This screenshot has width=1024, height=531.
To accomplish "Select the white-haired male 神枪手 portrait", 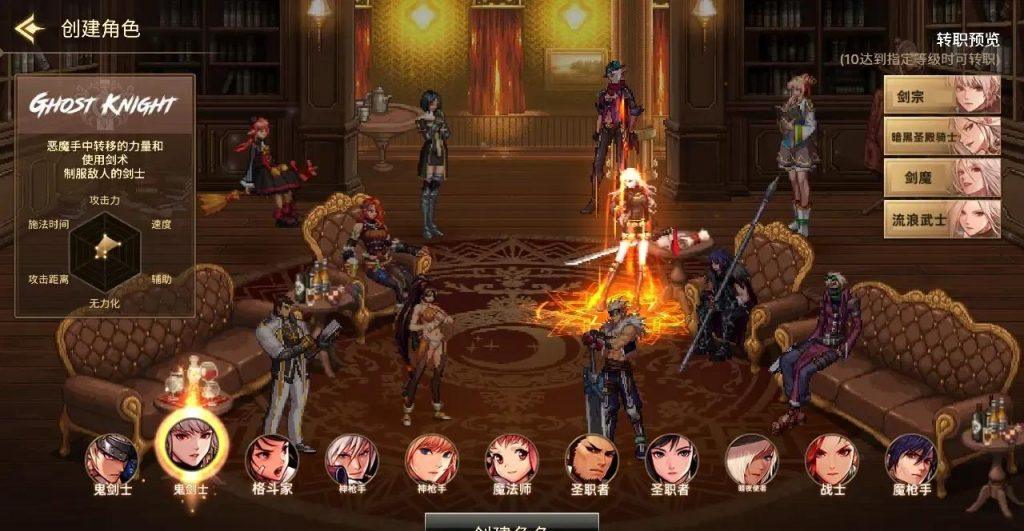I will pyautogui.click(x=351, y=460).
